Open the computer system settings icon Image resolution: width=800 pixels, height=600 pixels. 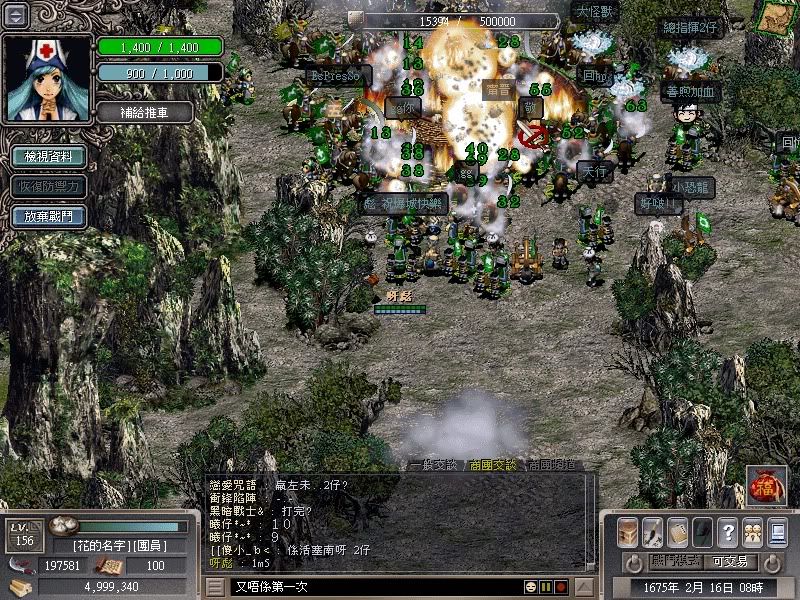click(x=777, y=531)
